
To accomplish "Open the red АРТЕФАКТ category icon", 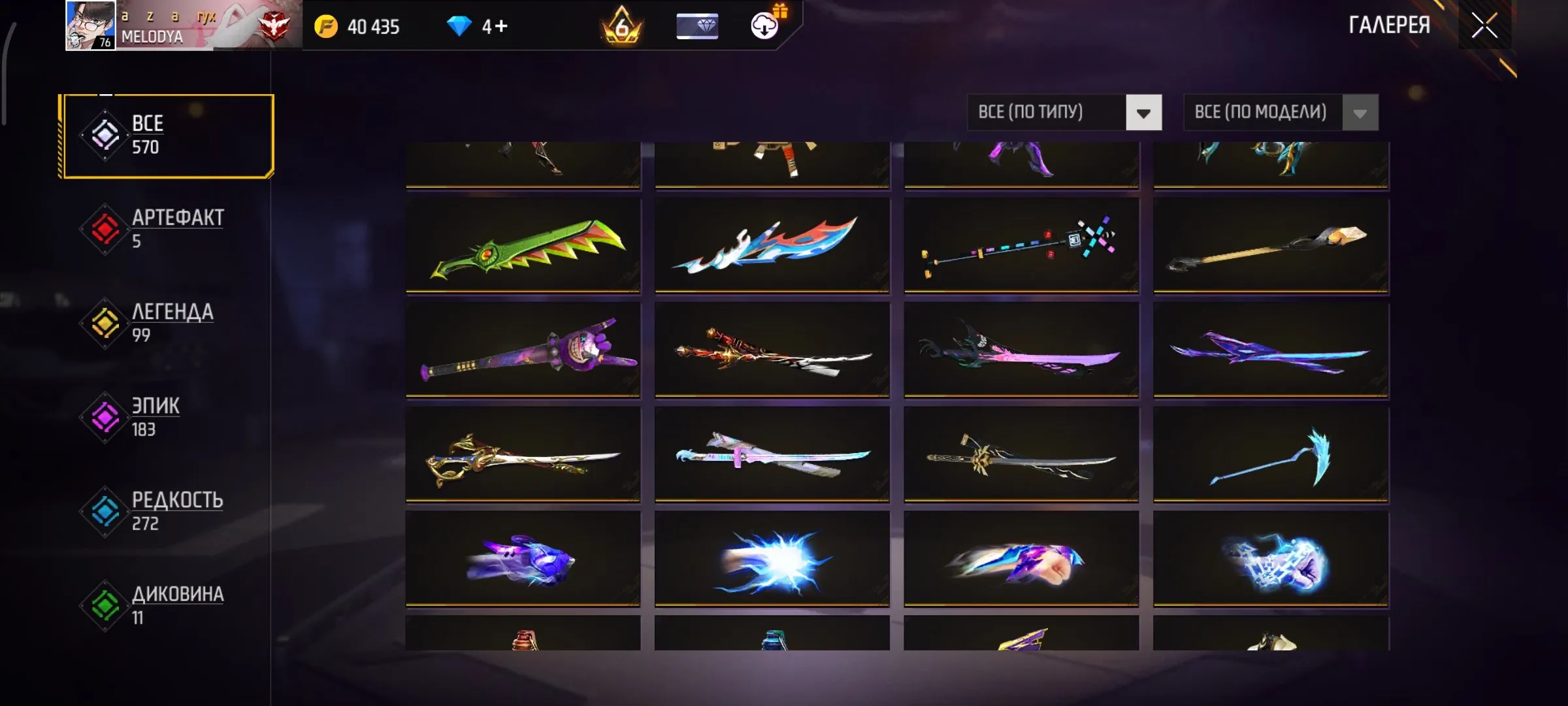I will [105, 229].
